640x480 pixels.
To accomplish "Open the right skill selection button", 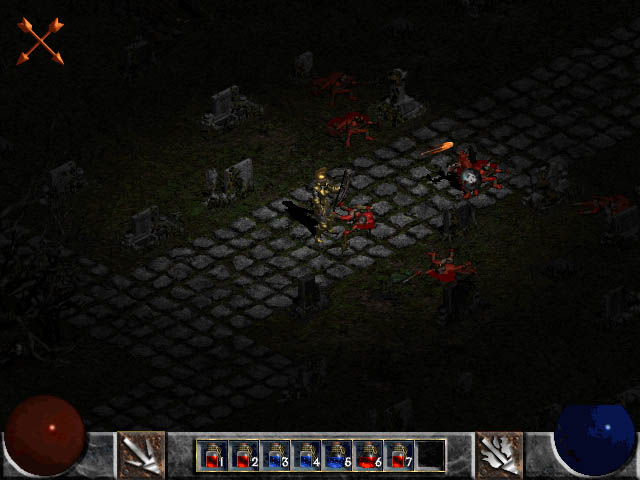I will (499, 454).
